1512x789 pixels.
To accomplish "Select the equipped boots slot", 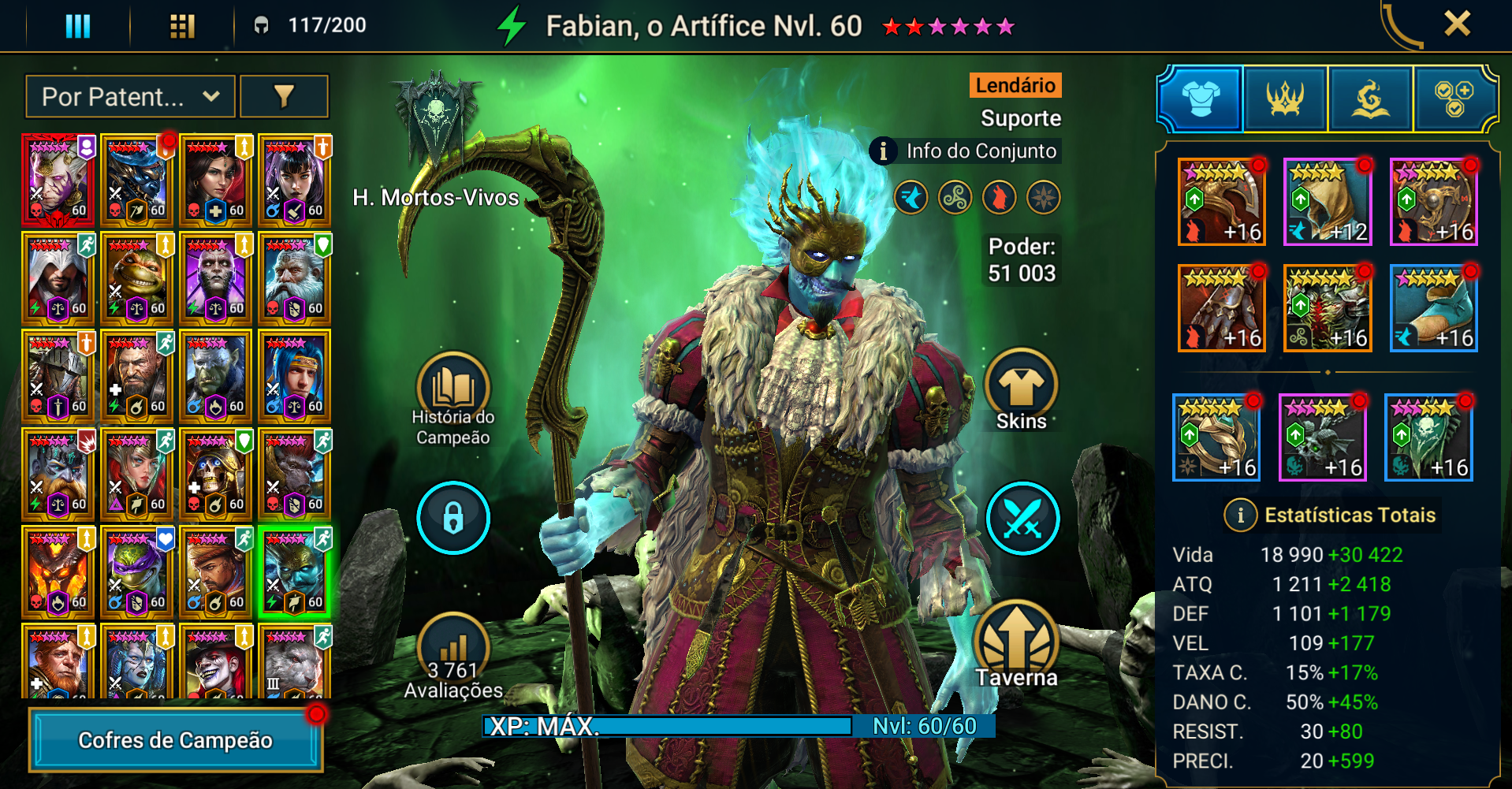I will [x=1433, y=308].
